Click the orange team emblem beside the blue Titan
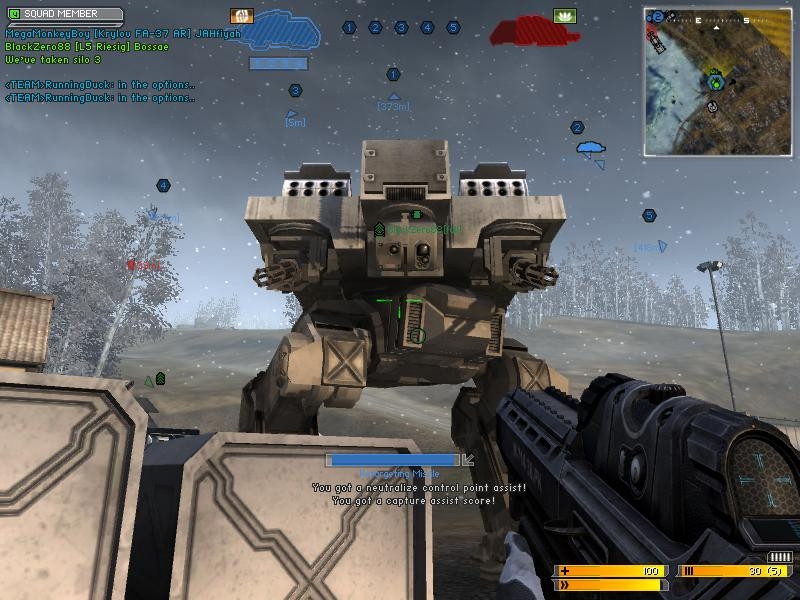 (x=241, y=16)
